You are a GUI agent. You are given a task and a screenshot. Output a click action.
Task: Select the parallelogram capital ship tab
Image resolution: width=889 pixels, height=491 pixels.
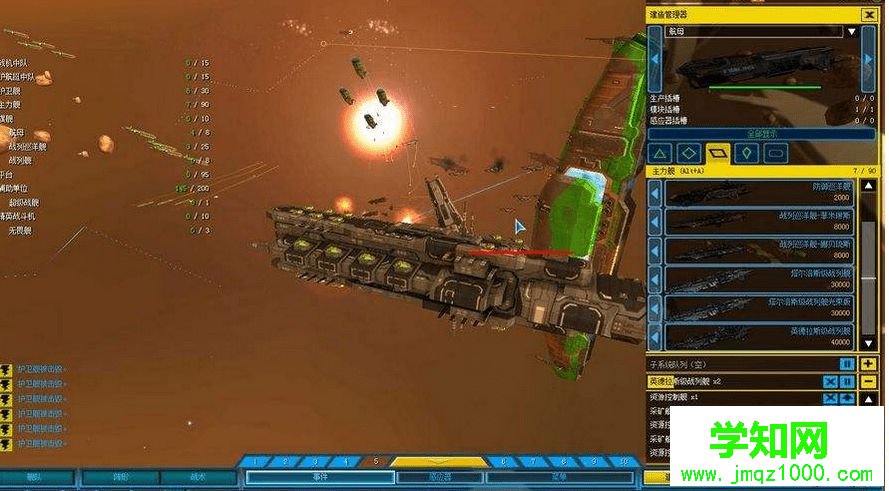coord(718,154)
